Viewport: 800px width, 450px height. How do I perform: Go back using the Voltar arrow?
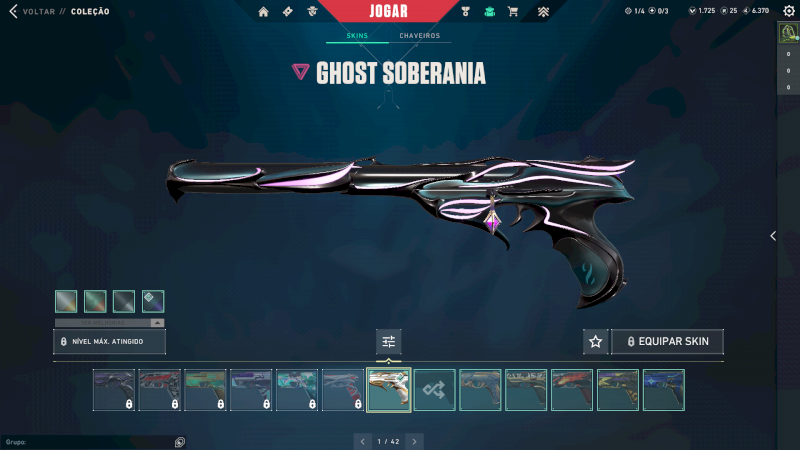(x=13, y=12)
